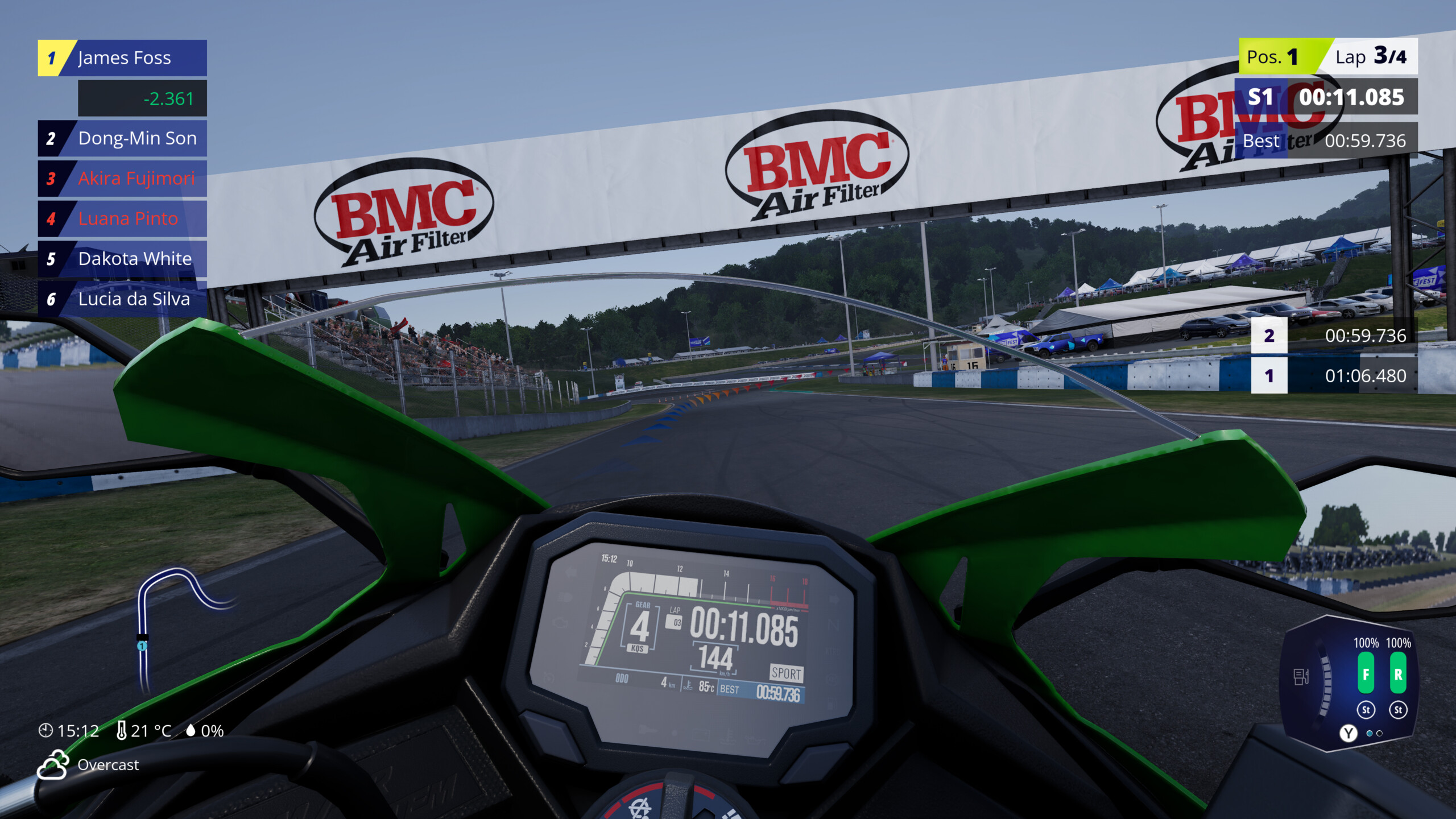Select the rear tyre R indicator
The height and width of the screenshot is (819, 1456).
[x=1398, y=674]
